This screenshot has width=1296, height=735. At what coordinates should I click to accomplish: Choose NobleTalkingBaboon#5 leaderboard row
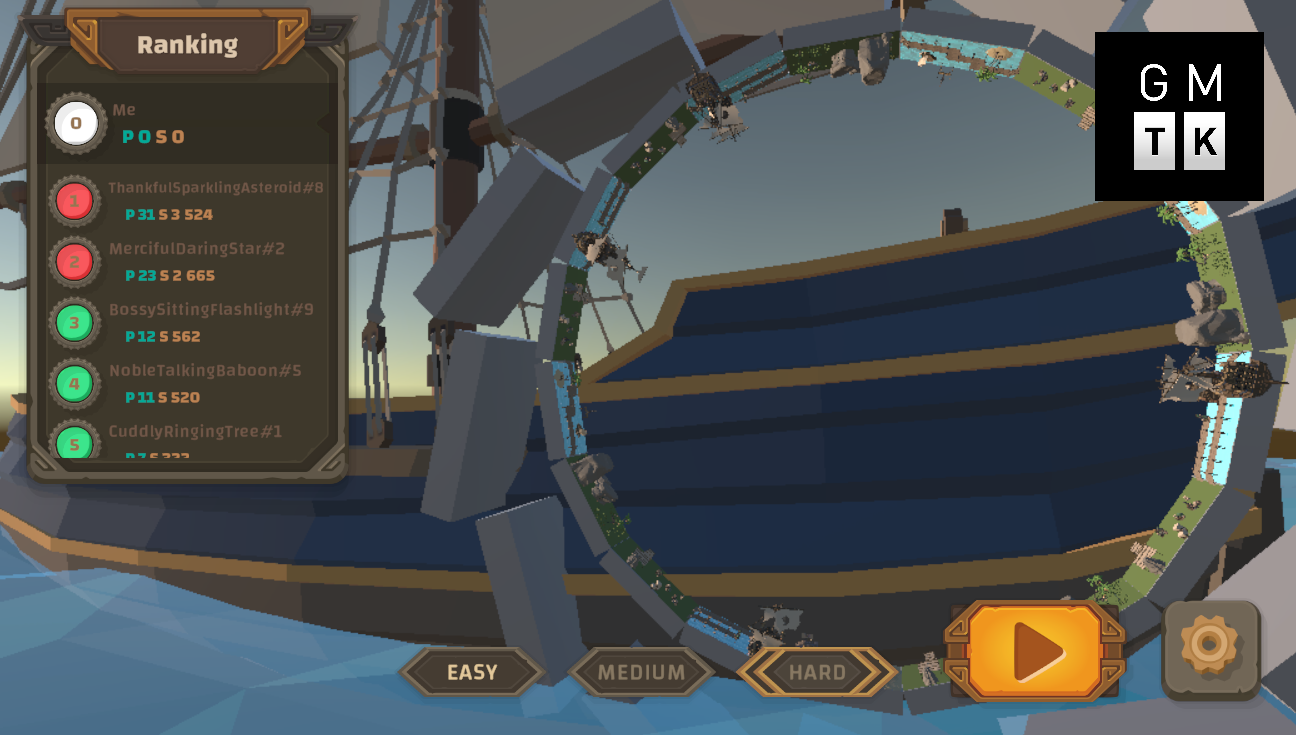pyautogui.click(x=190, y=384)
